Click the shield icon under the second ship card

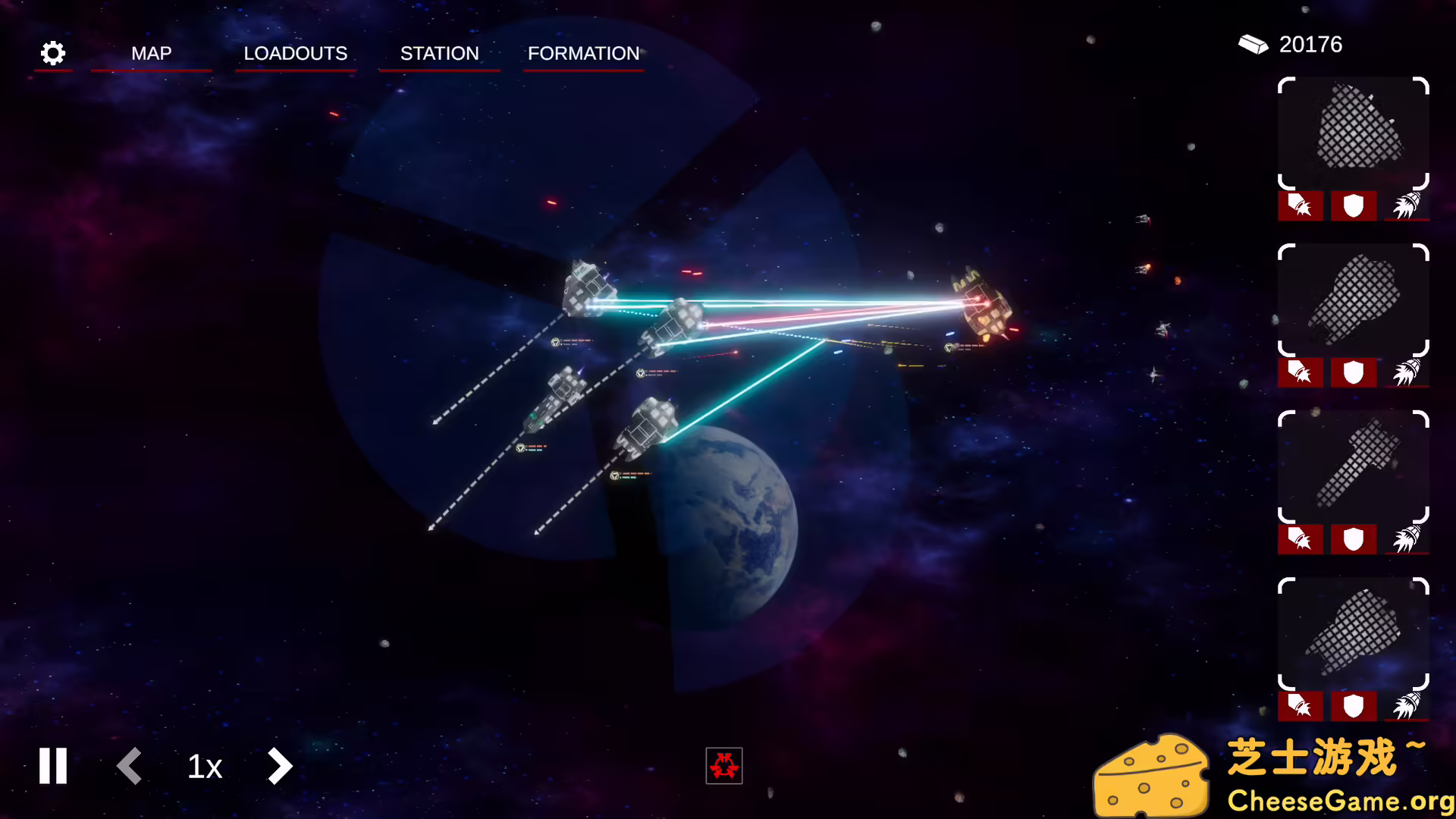coord(1353,372)
